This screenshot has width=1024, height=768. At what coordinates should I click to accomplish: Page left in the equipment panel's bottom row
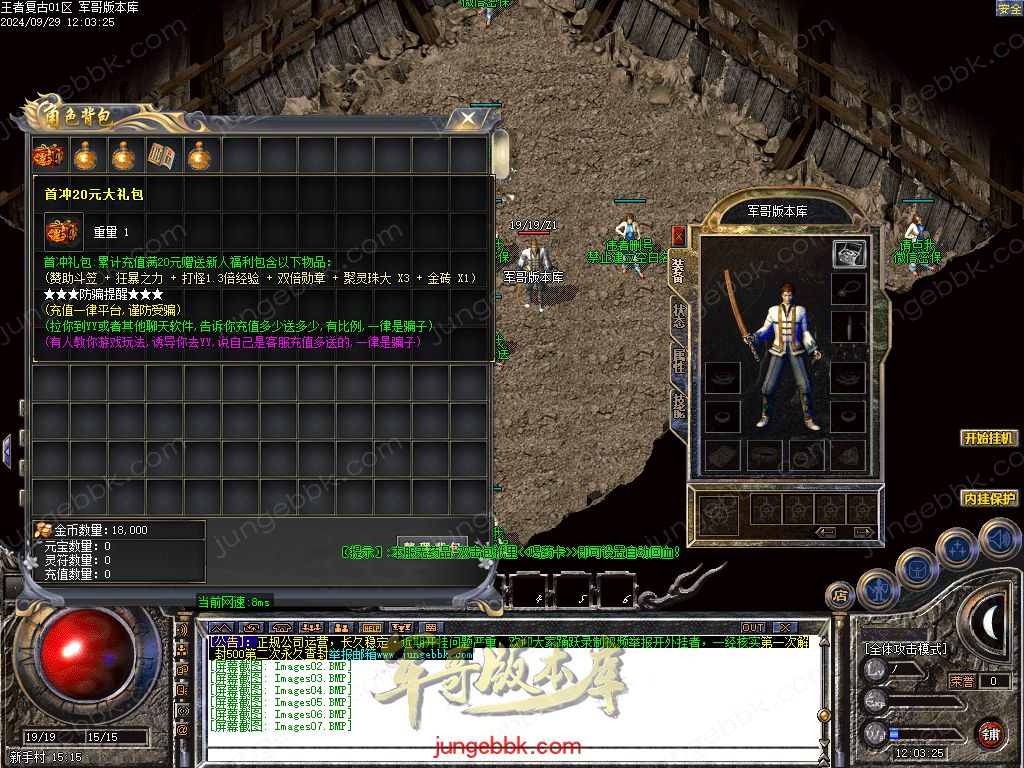click(826, 532)
